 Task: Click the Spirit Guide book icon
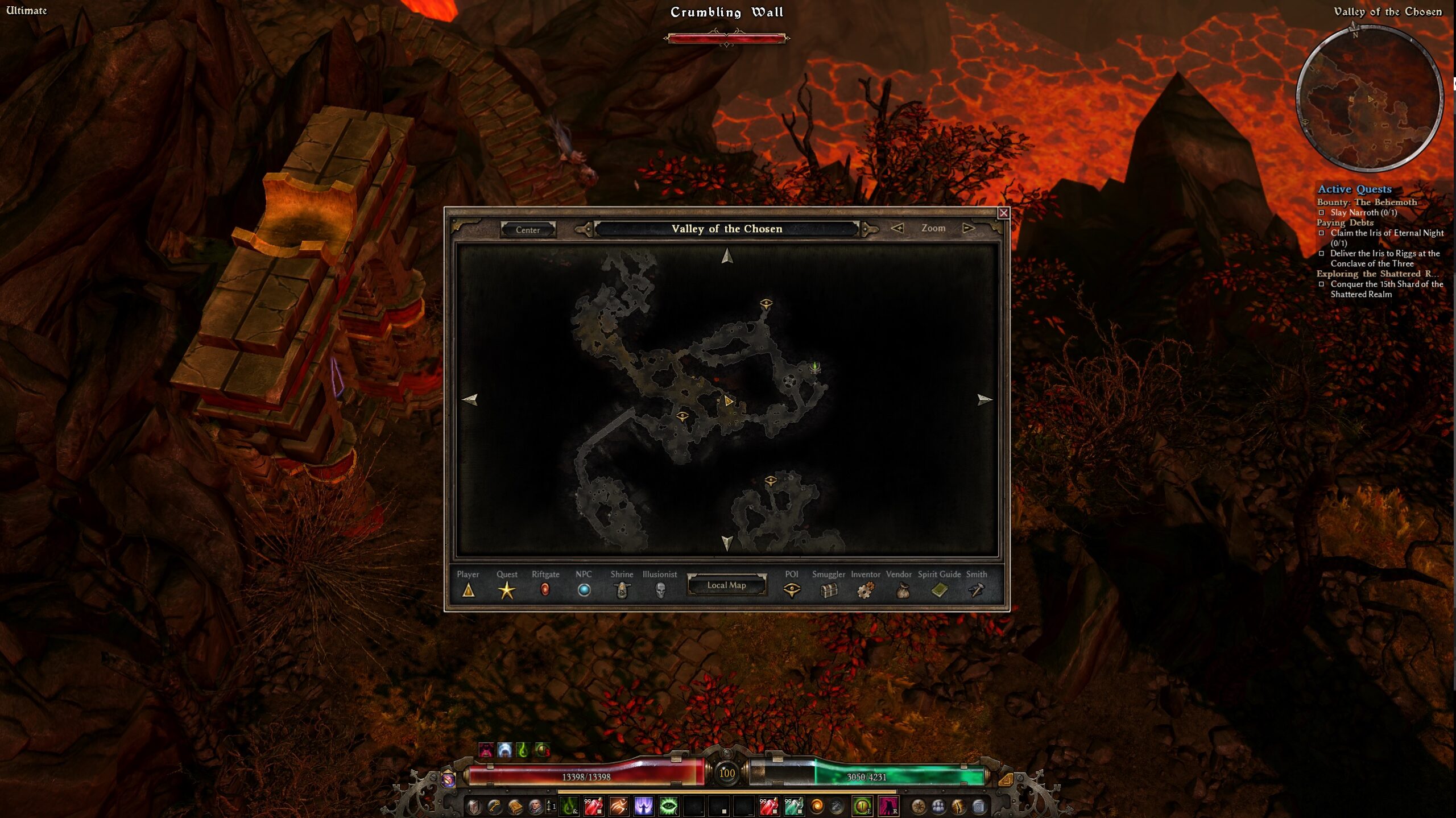[x=938, y=590]
